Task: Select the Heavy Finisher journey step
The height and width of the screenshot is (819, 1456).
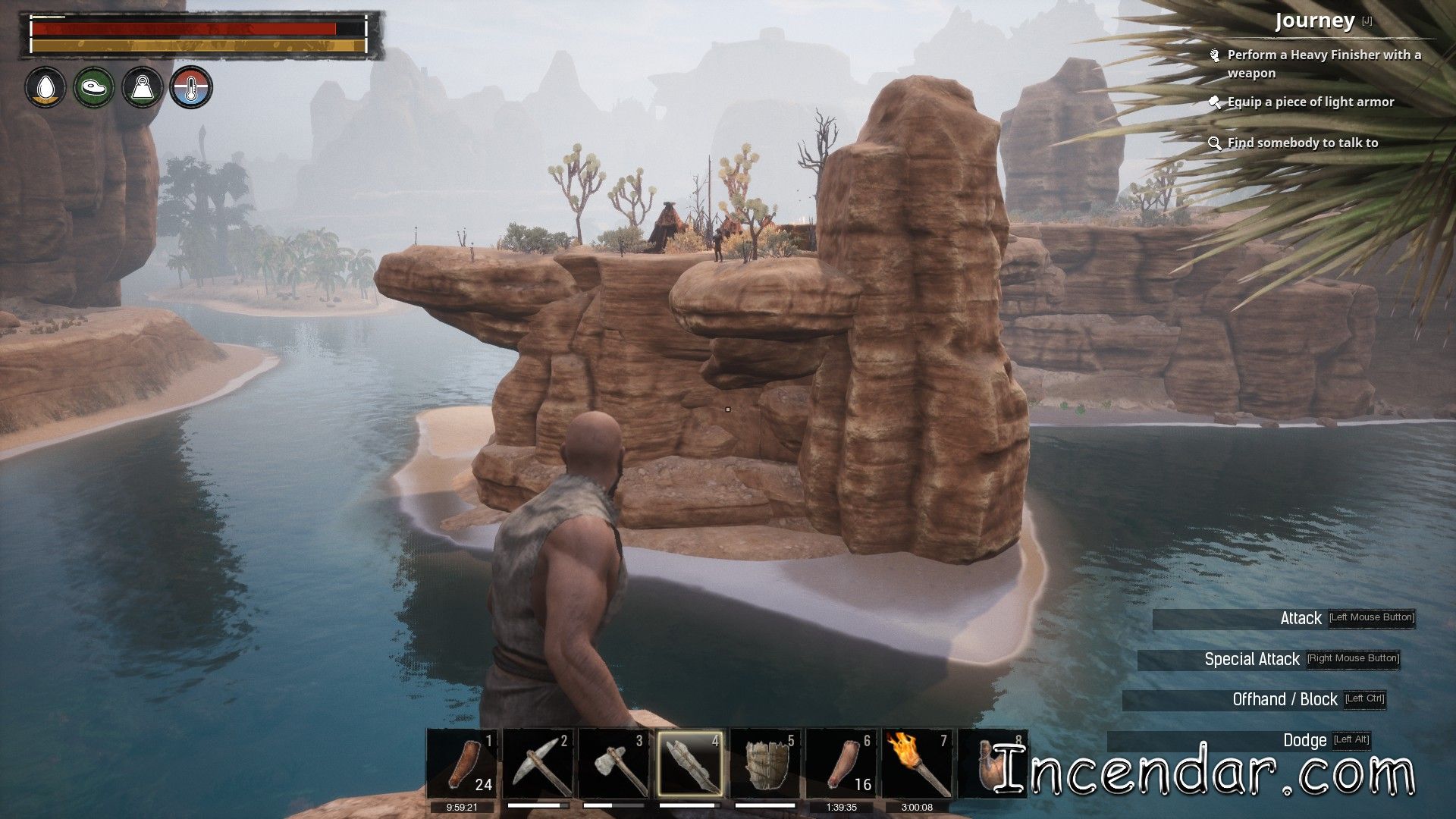Action: (x=1323, y=64)
